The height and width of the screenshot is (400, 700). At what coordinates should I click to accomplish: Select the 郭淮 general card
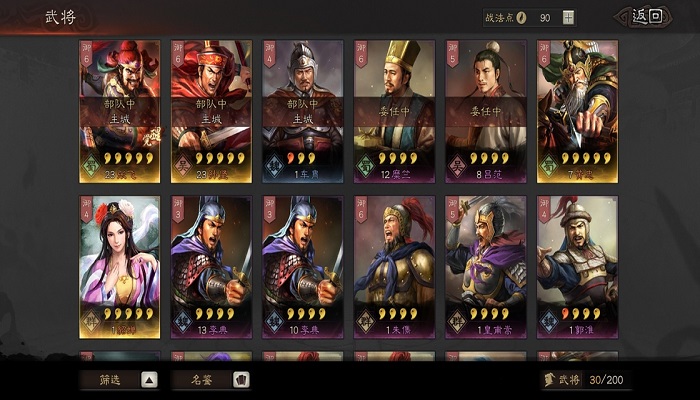pyautogui.click(x=577, y=266)
